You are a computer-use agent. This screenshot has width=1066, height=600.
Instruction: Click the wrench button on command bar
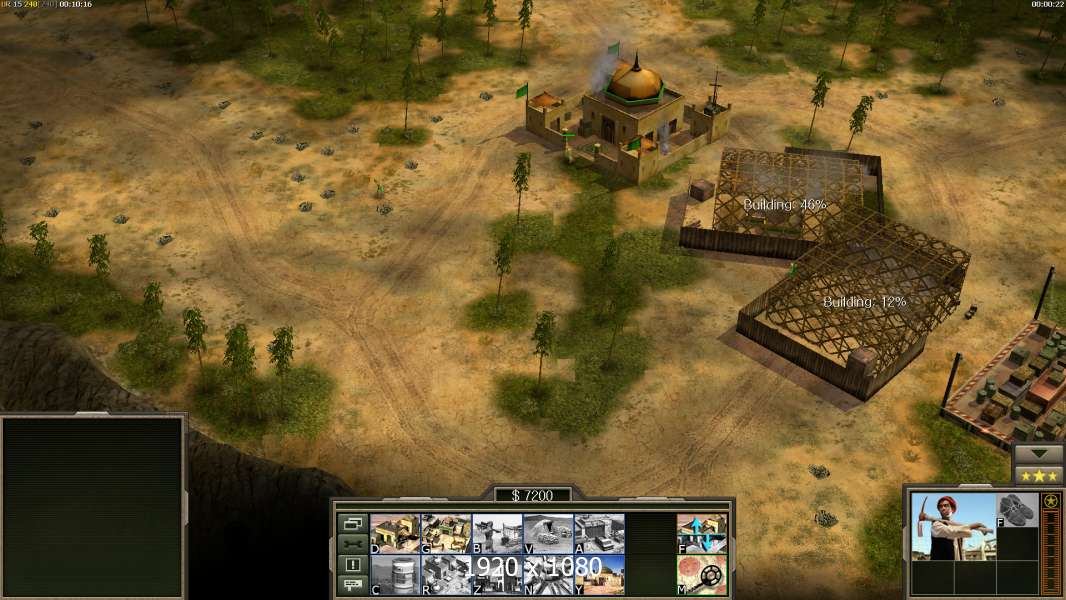point(352,544)
